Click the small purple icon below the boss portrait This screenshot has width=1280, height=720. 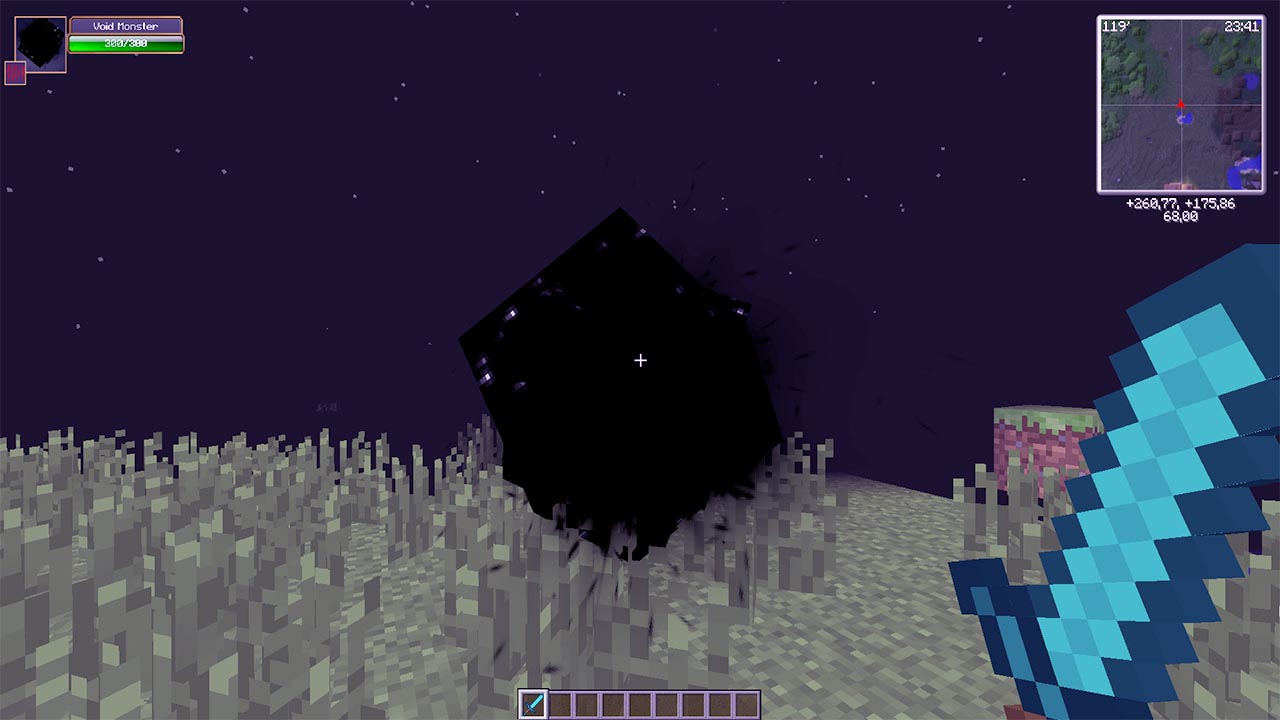[x=13, y=74]
